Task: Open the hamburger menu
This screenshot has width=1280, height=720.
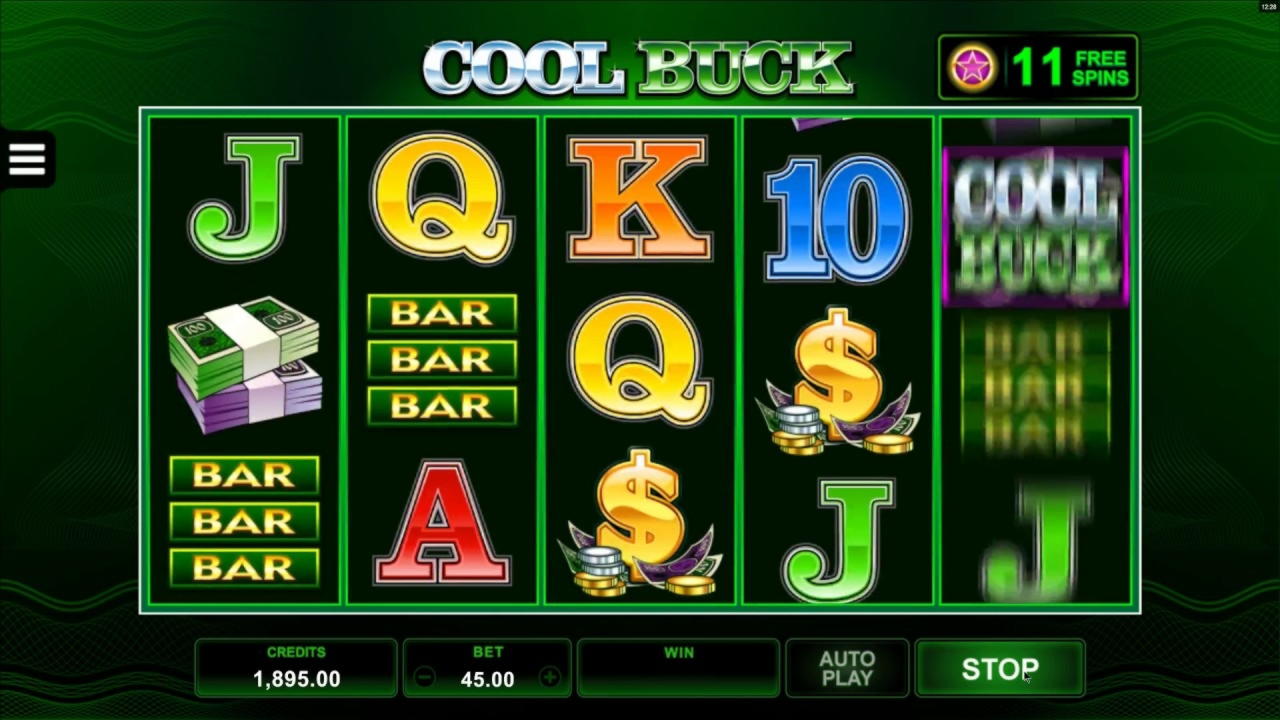Action: click(27, 158)
